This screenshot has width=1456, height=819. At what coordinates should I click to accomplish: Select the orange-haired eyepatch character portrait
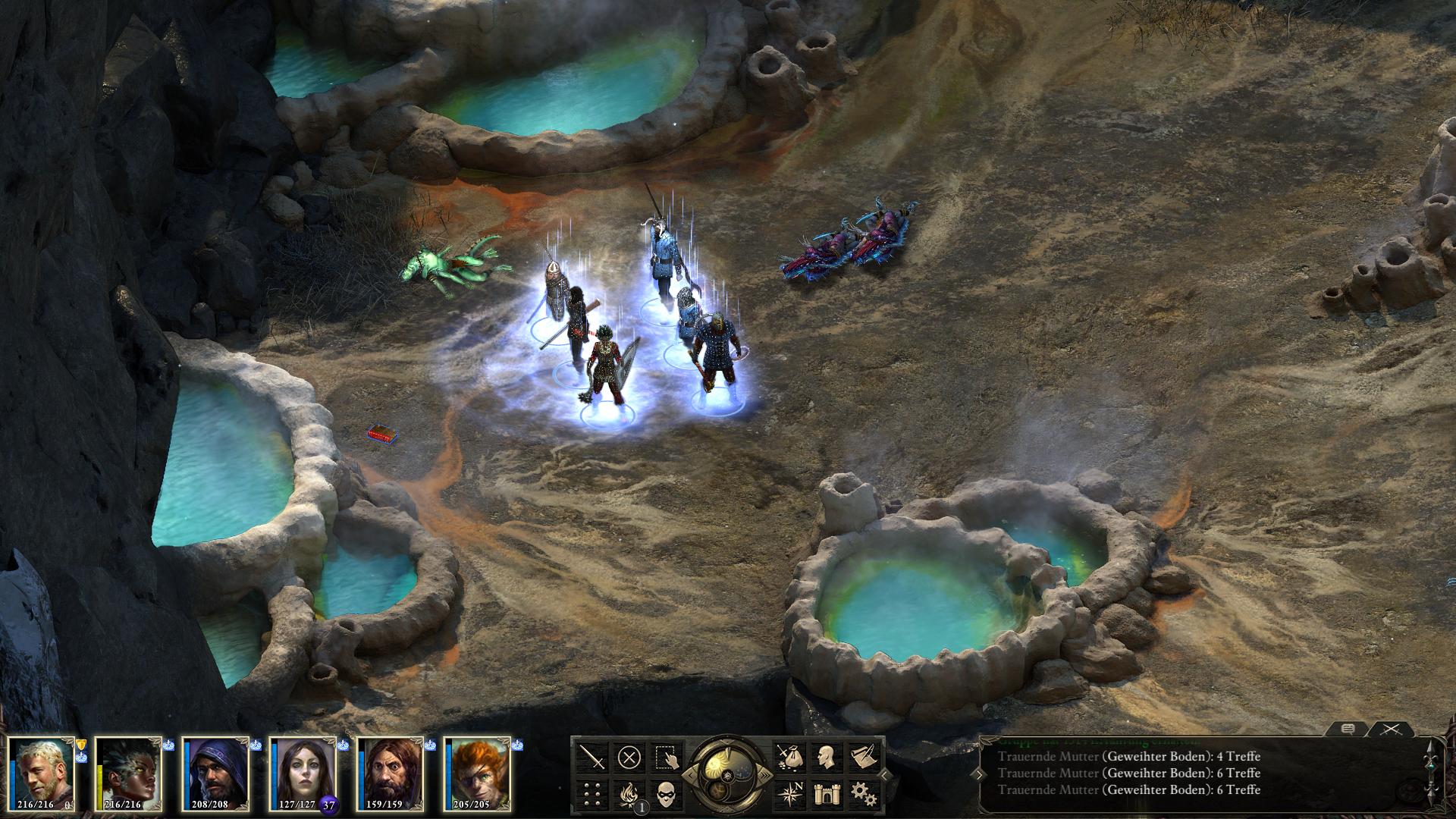click(478, 773)
